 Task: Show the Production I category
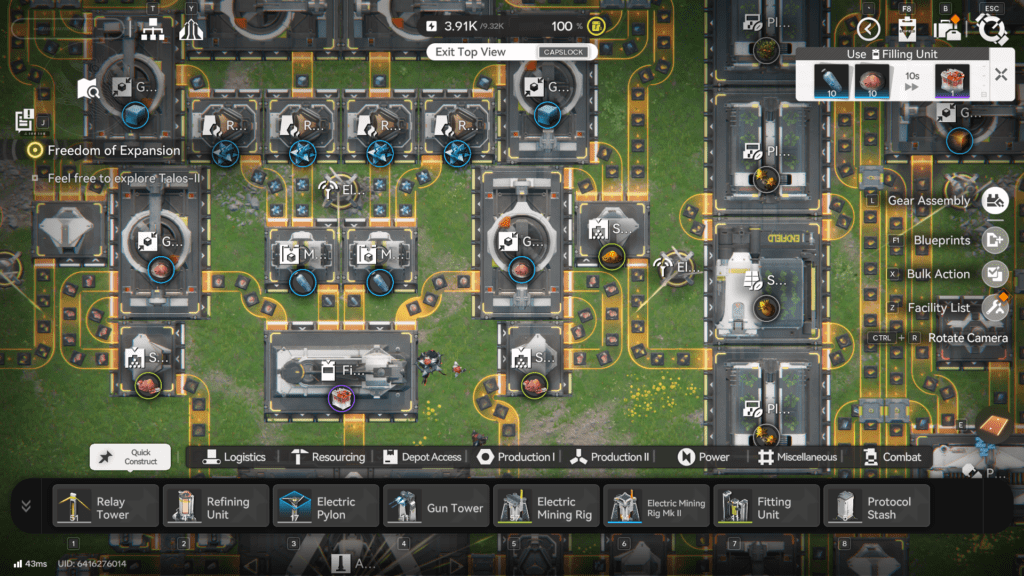click(516, 457)
